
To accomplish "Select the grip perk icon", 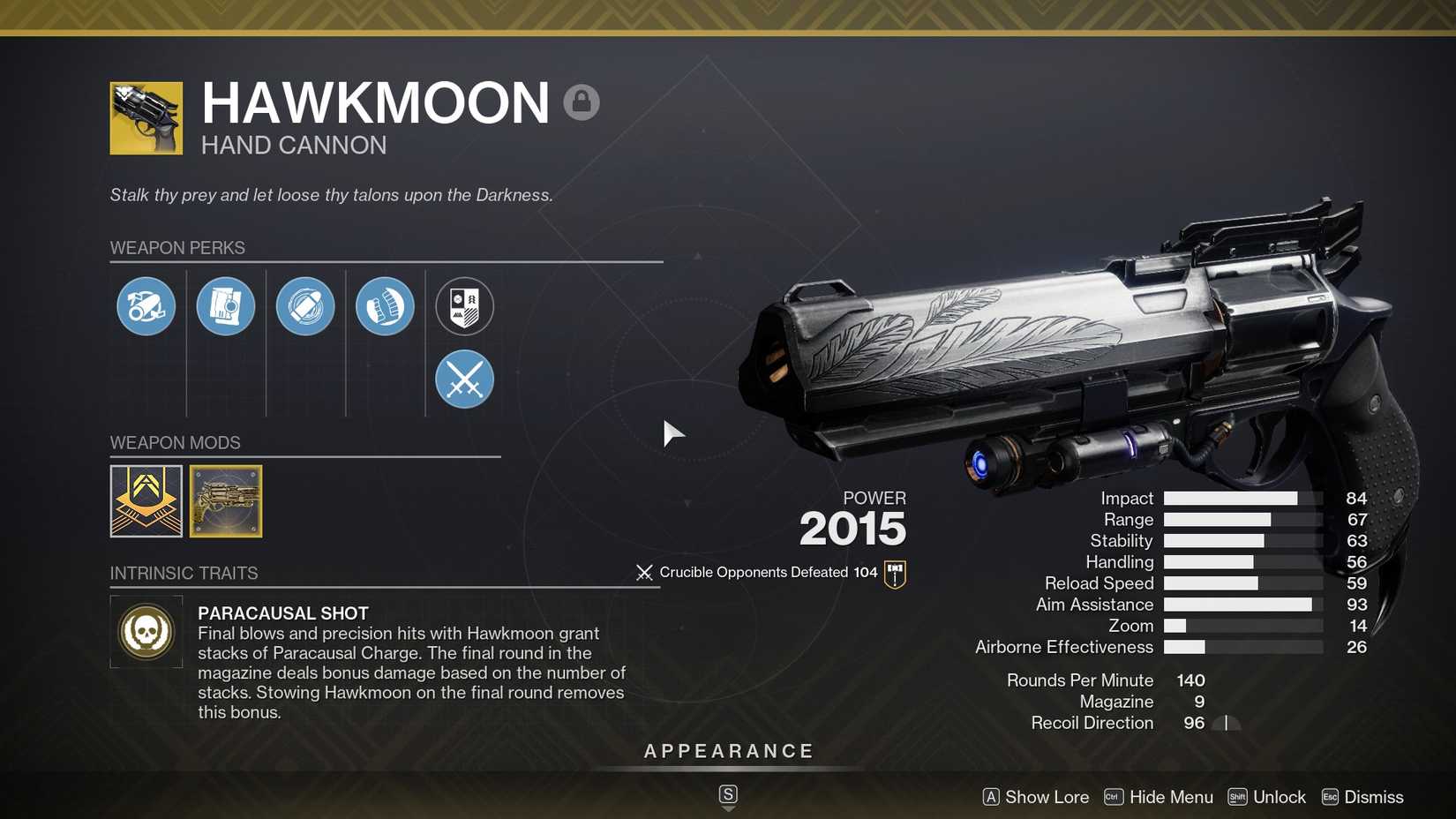I will pos(385,306).
